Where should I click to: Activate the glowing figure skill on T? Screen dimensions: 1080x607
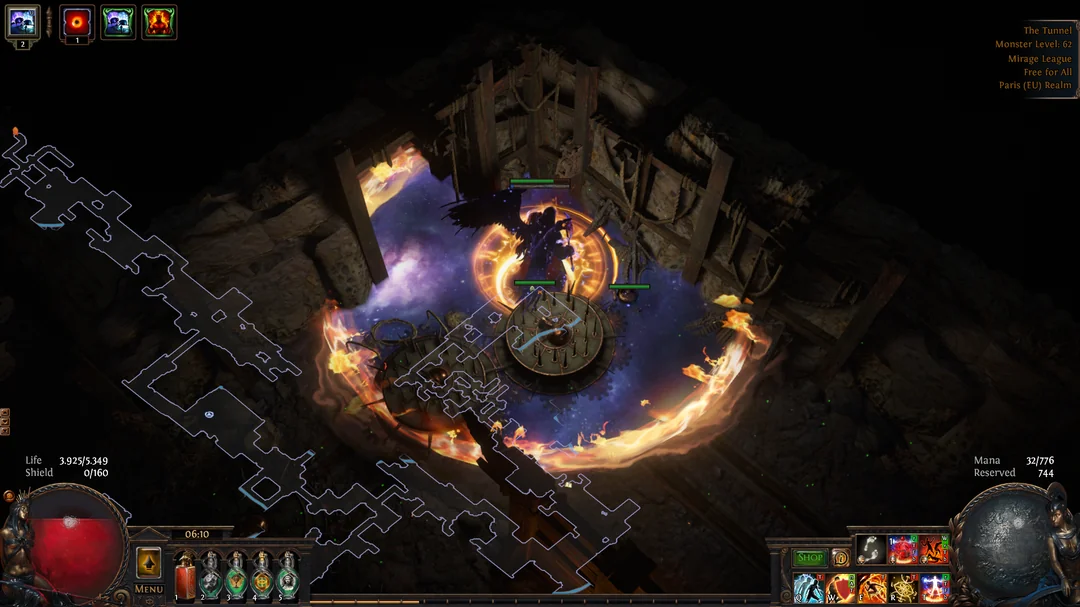(x=934, y=587)
